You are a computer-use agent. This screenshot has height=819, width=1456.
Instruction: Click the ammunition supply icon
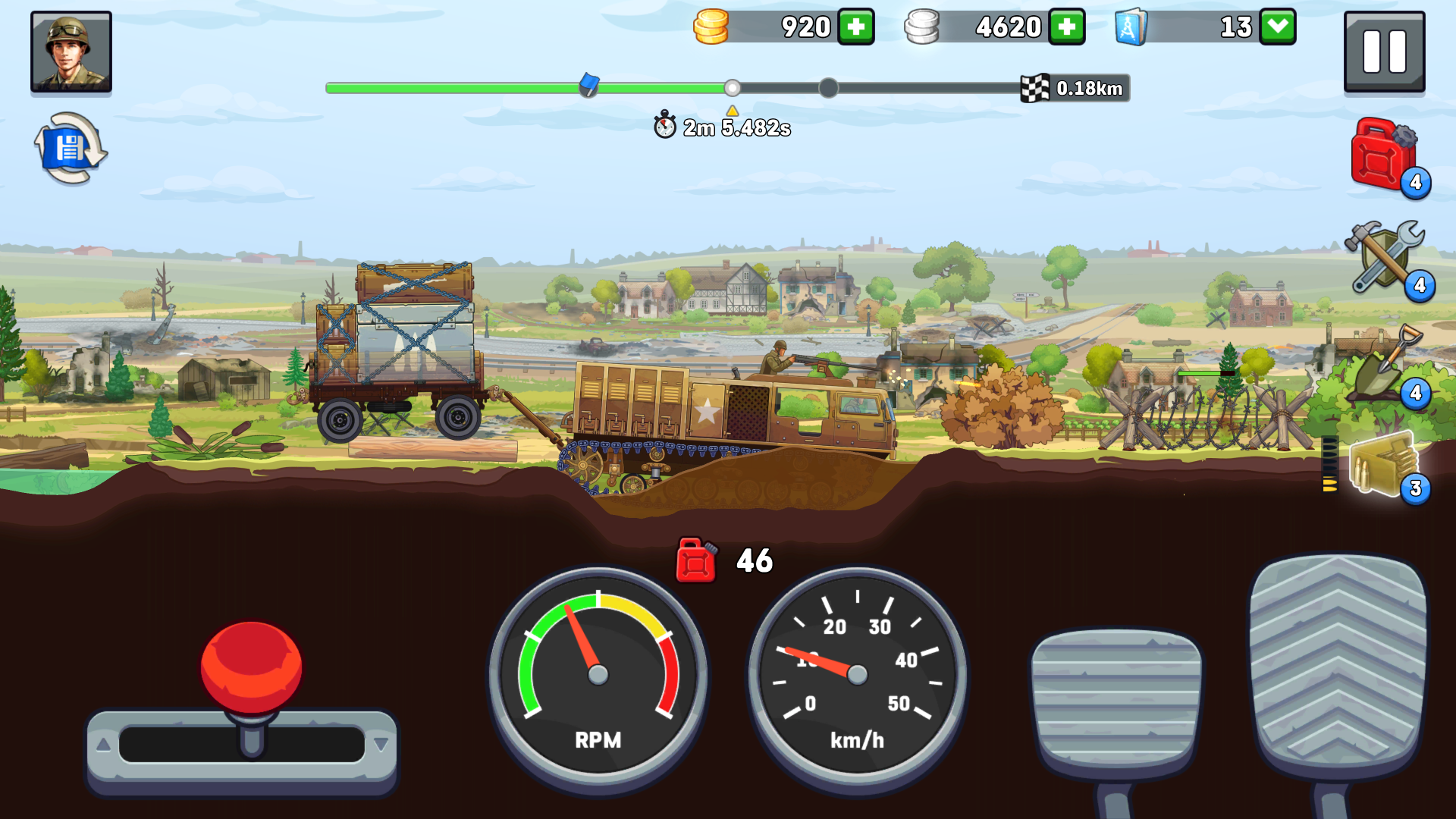(x=1382, y=463)
